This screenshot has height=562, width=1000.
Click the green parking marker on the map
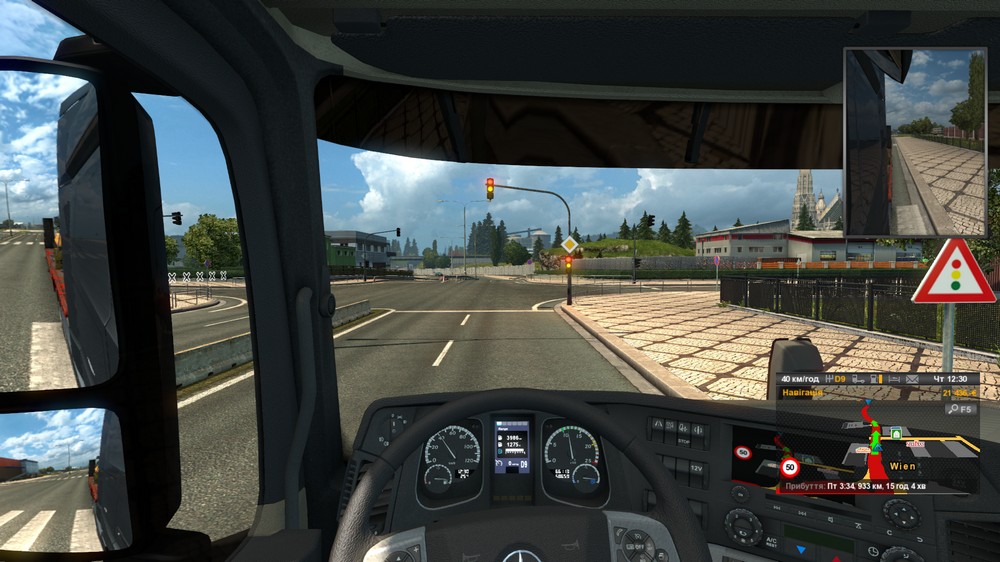click(x=896, y=434)
